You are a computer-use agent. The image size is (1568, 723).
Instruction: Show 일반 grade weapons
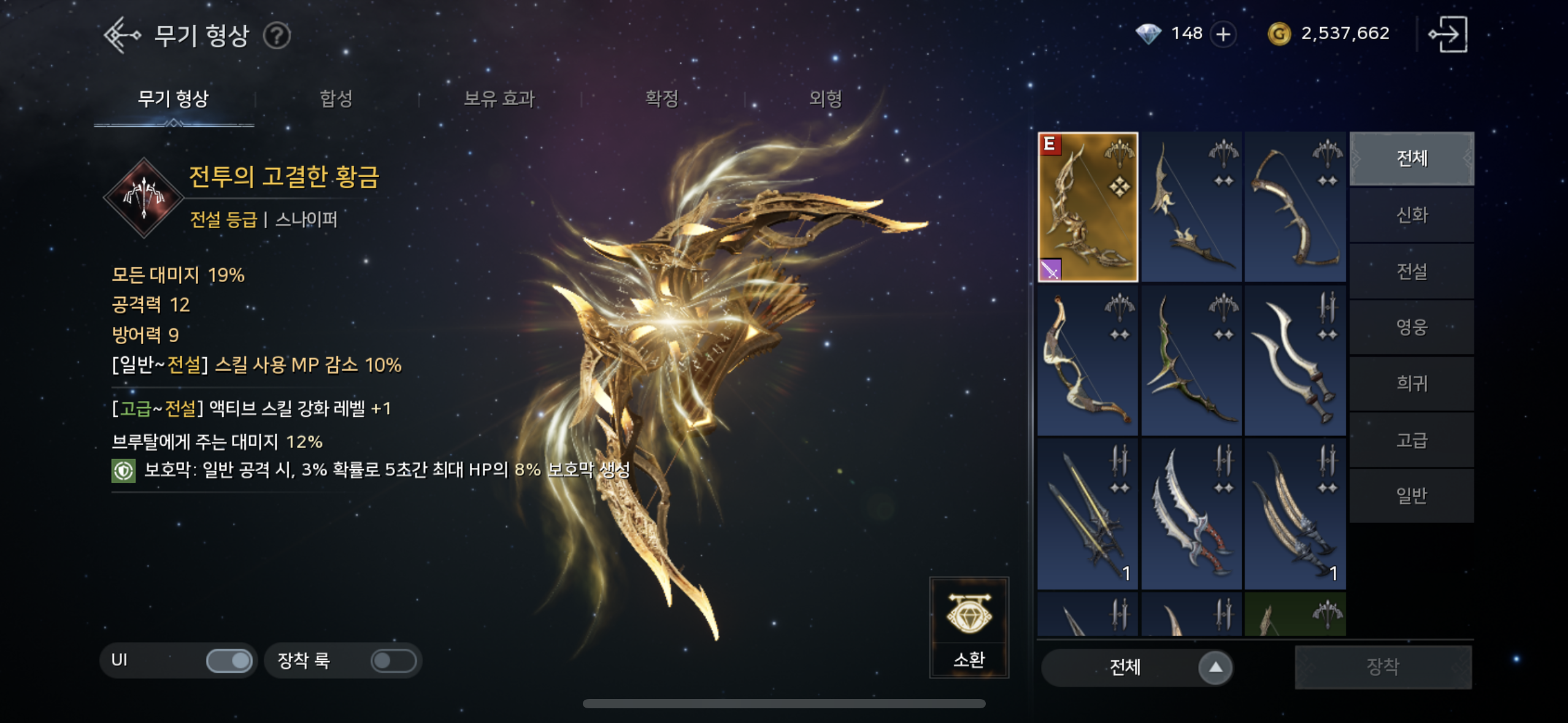tap(1412, 495)
